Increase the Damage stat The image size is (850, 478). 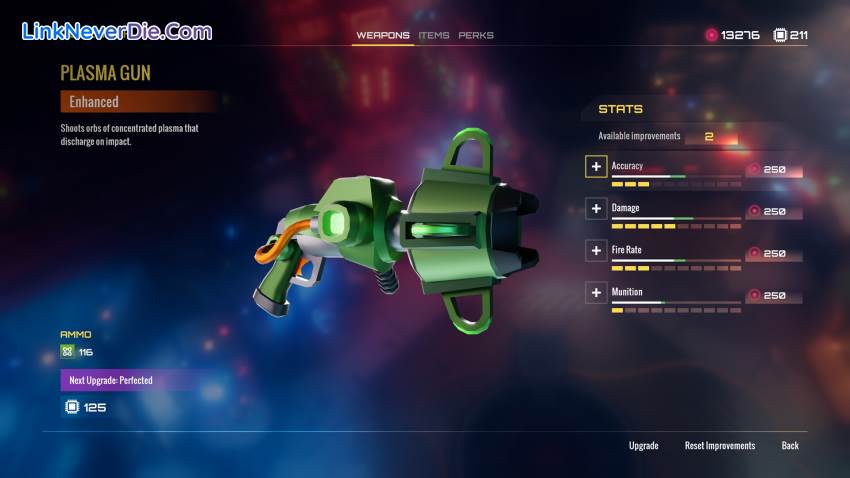(x=596, y=209)
